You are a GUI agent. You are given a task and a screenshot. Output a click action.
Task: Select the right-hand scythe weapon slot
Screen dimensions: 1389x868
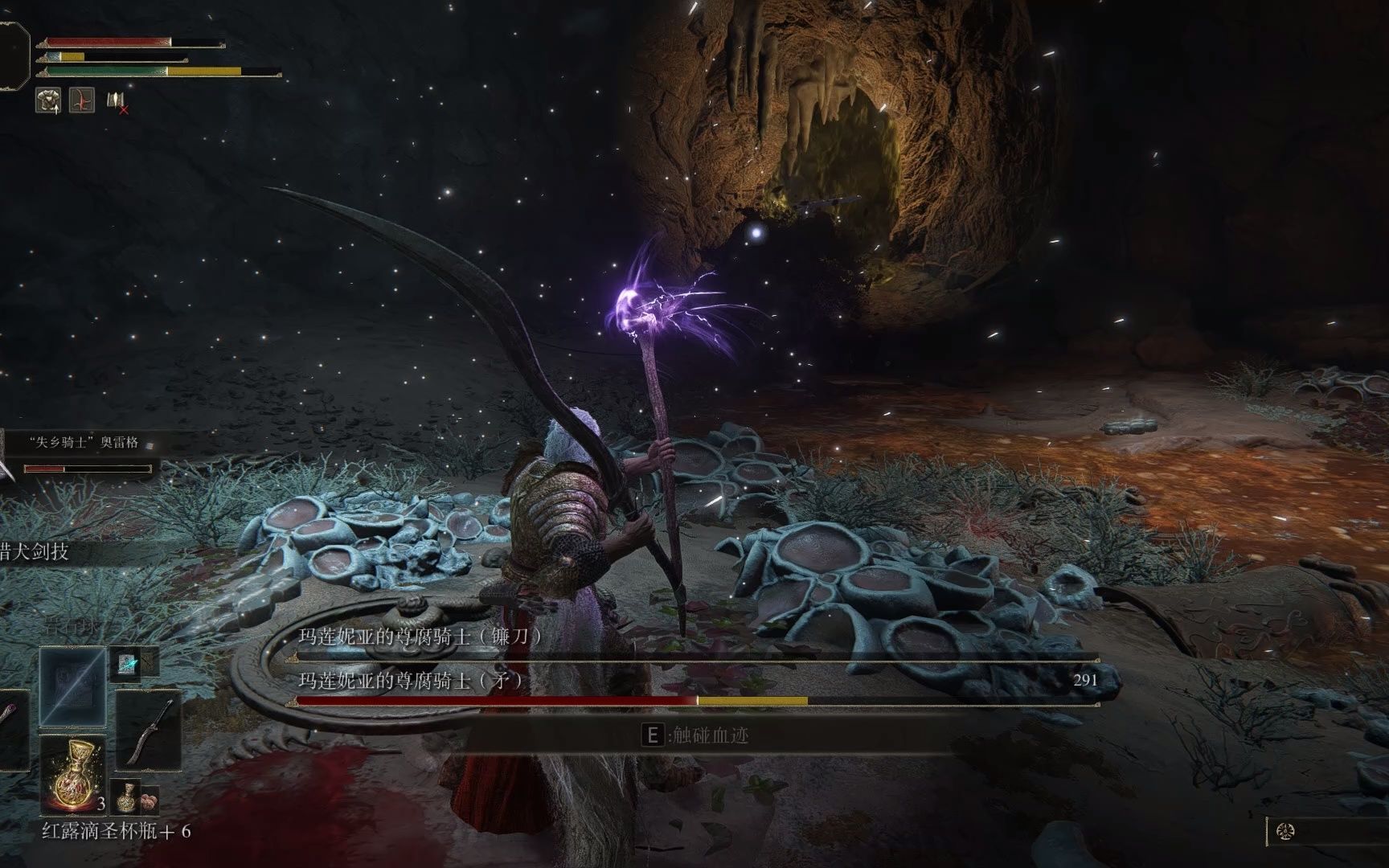coord(148,730)
